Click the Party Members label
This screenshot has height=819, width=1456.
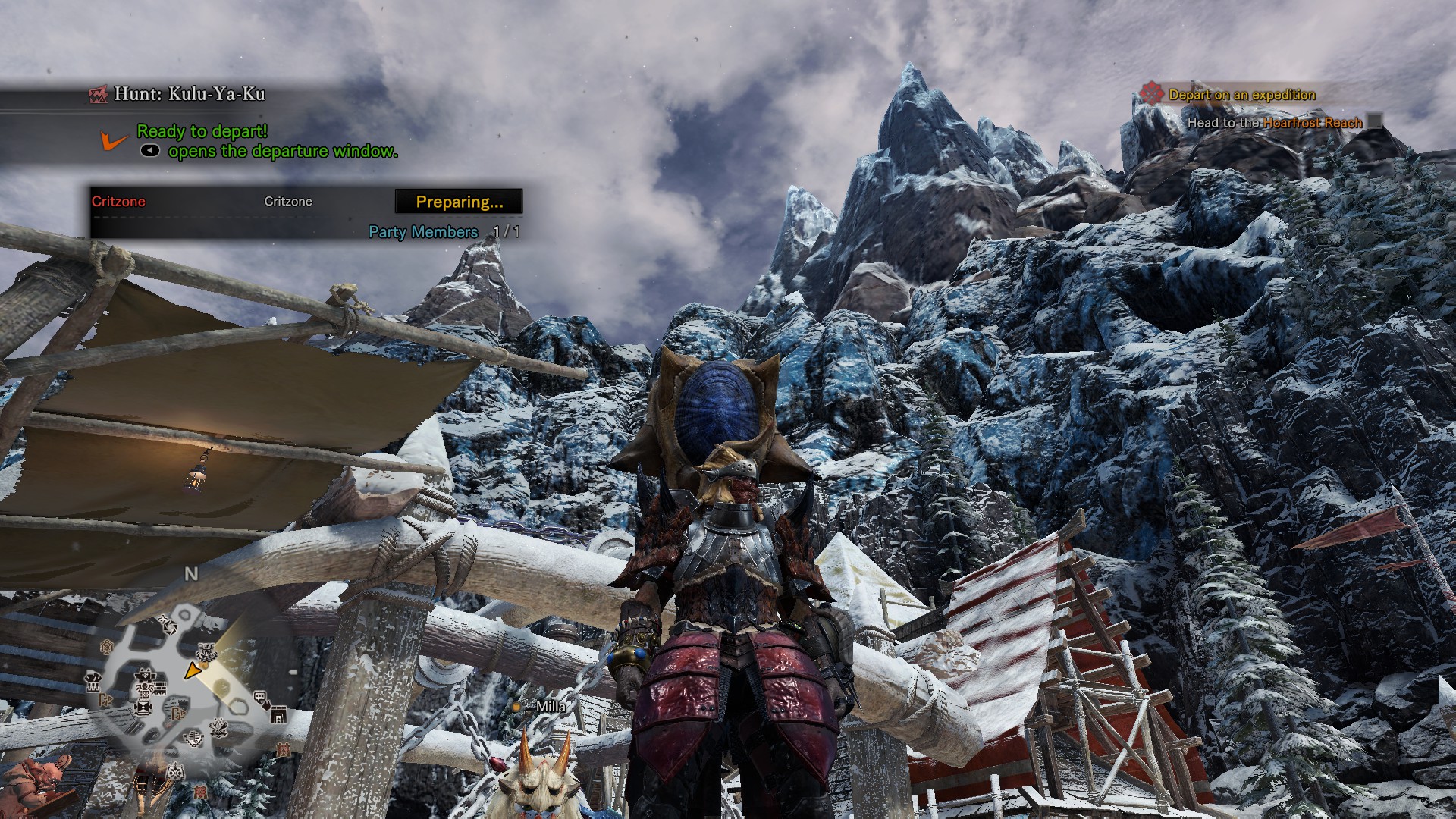(423, 232)
